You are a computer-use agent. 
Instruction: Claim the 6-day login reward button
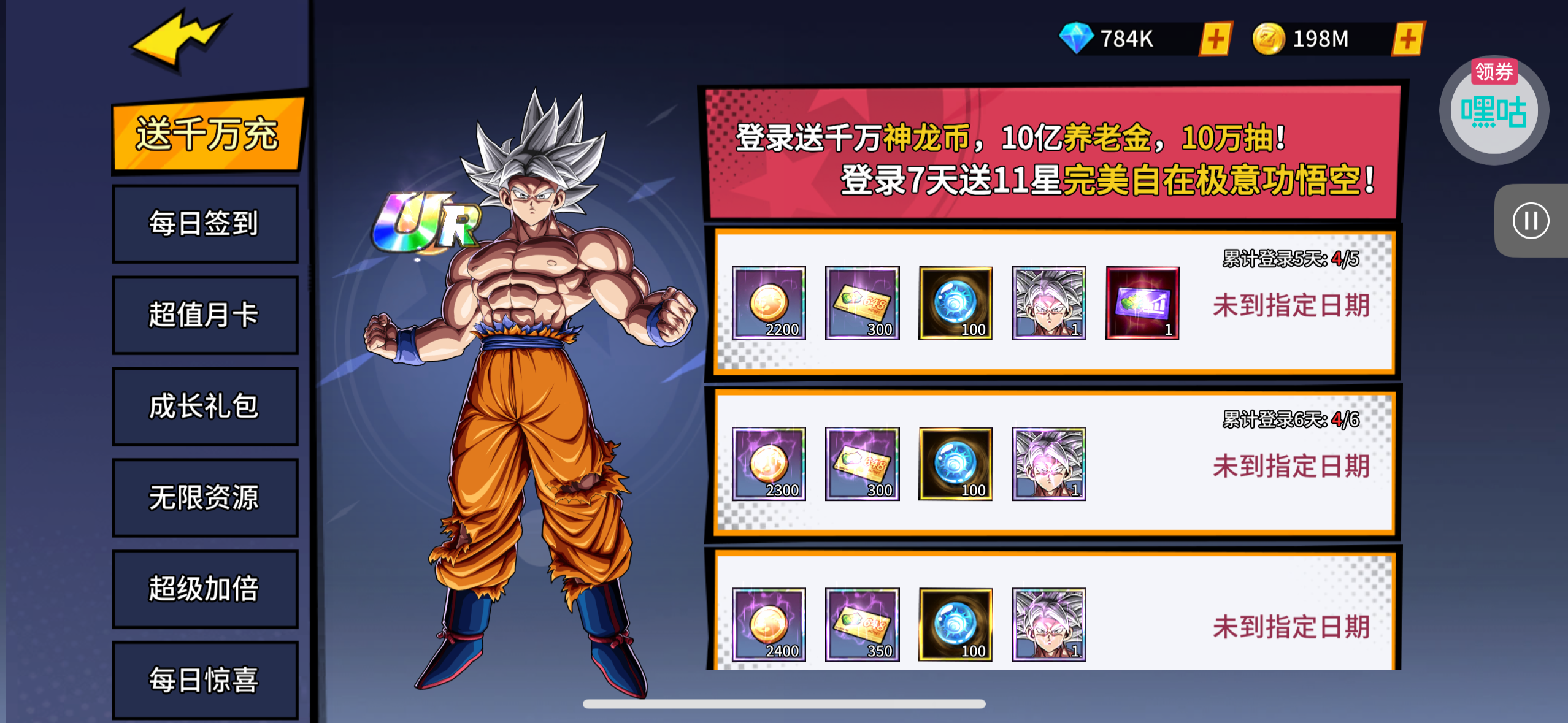tap(1291, 467)
